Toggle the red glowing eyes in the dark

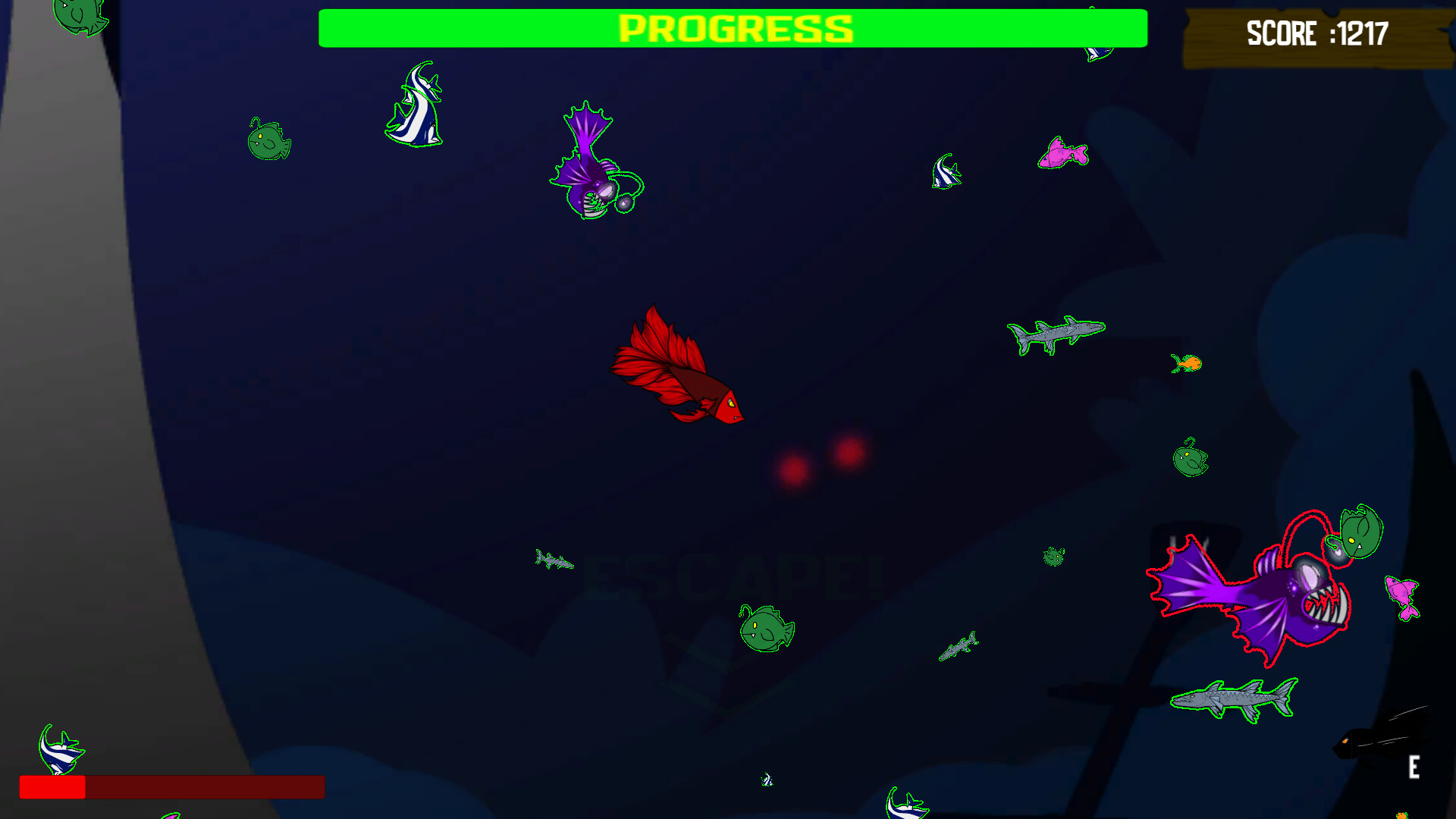[x=819, y=455]
